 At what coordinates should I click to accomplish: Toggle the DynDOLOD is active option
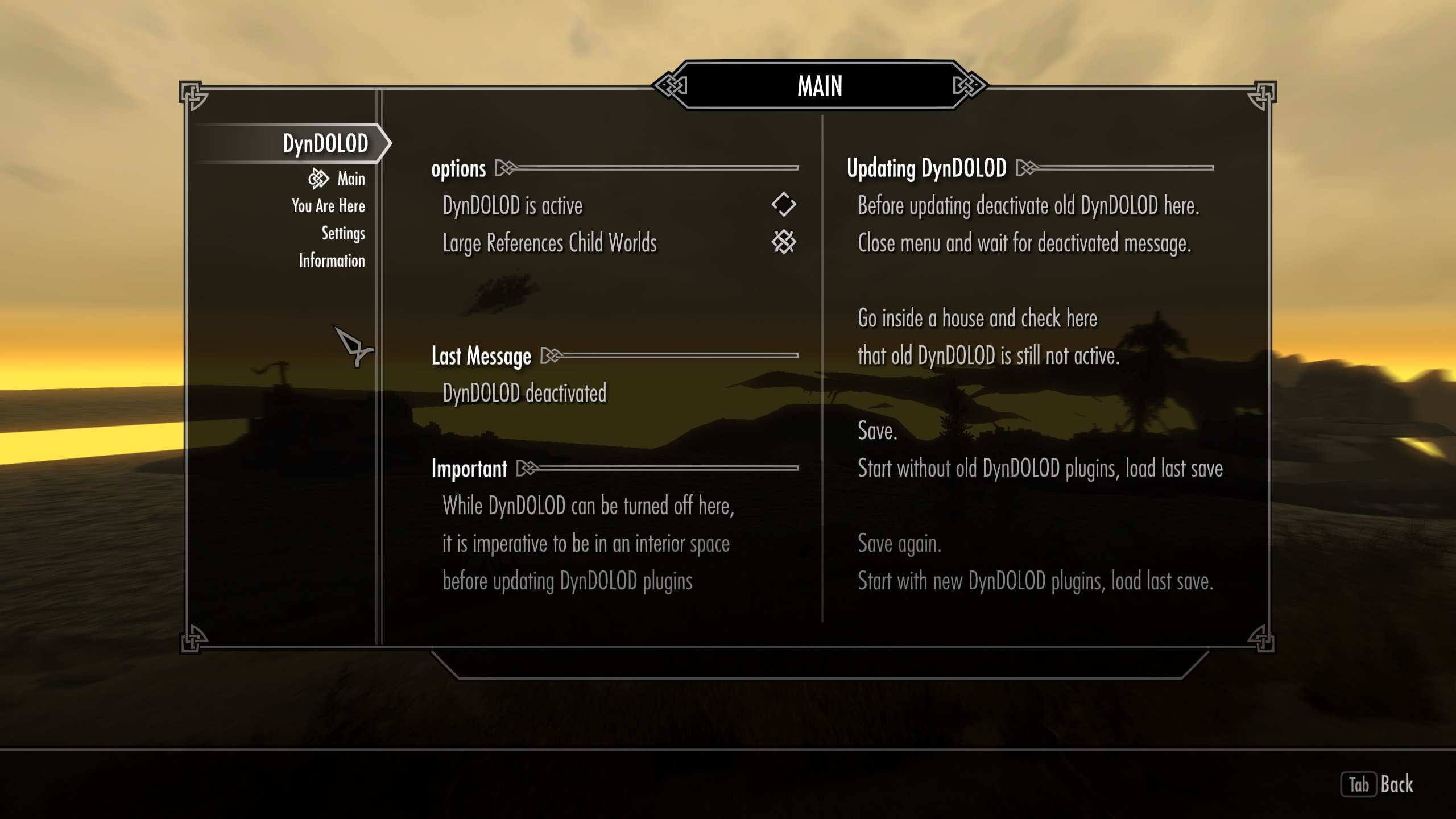pos(783,205)
